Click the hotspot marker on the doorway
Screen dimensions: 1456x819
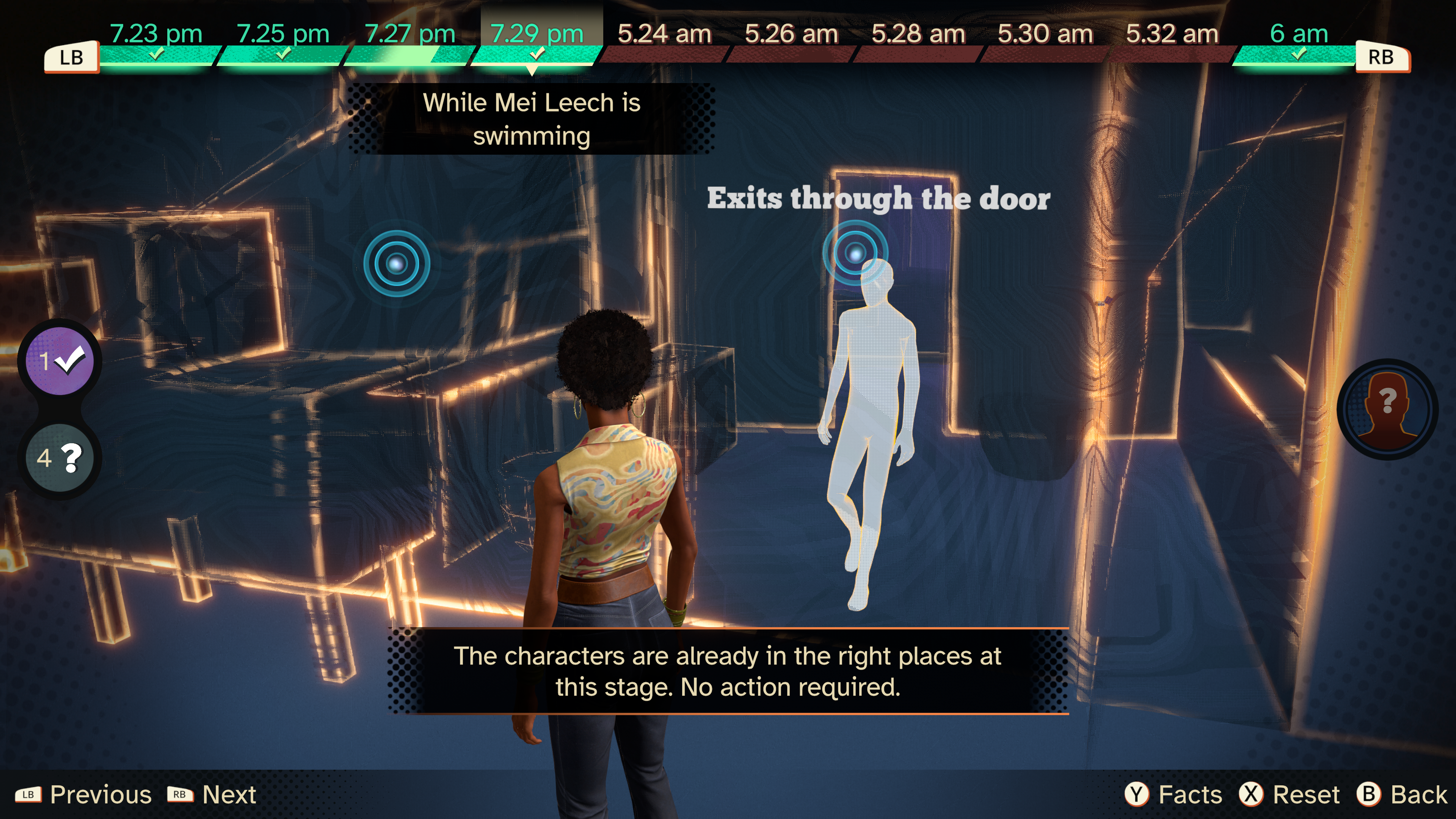click(855, 253)
